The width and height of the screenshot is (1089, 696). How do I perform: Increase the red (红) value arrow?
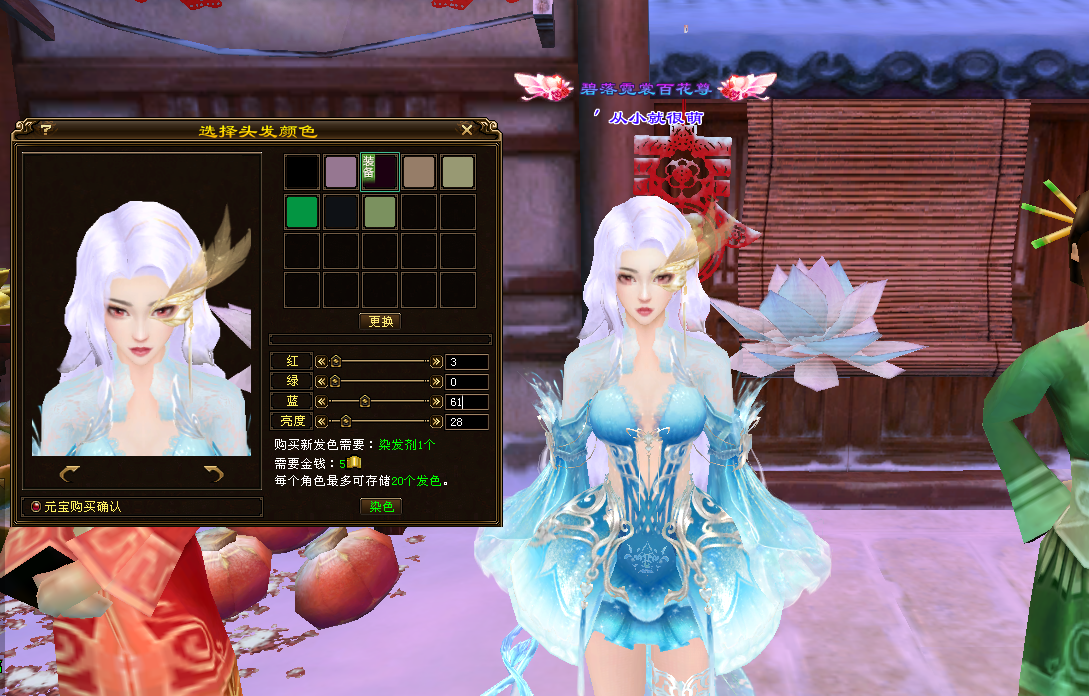tap(436, 362)
